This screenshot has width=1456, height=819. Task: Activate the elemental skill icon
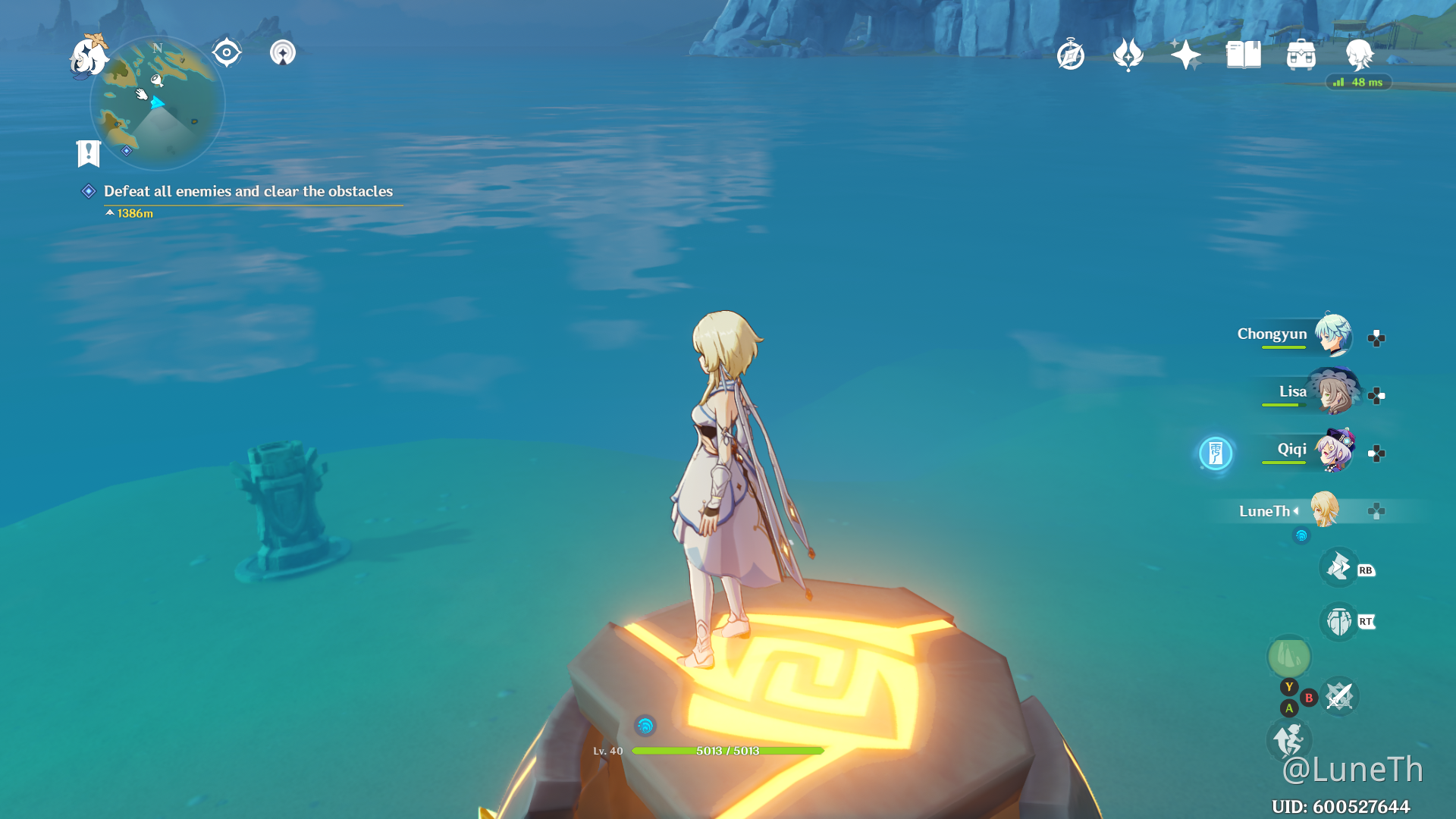pos(1338,568)
